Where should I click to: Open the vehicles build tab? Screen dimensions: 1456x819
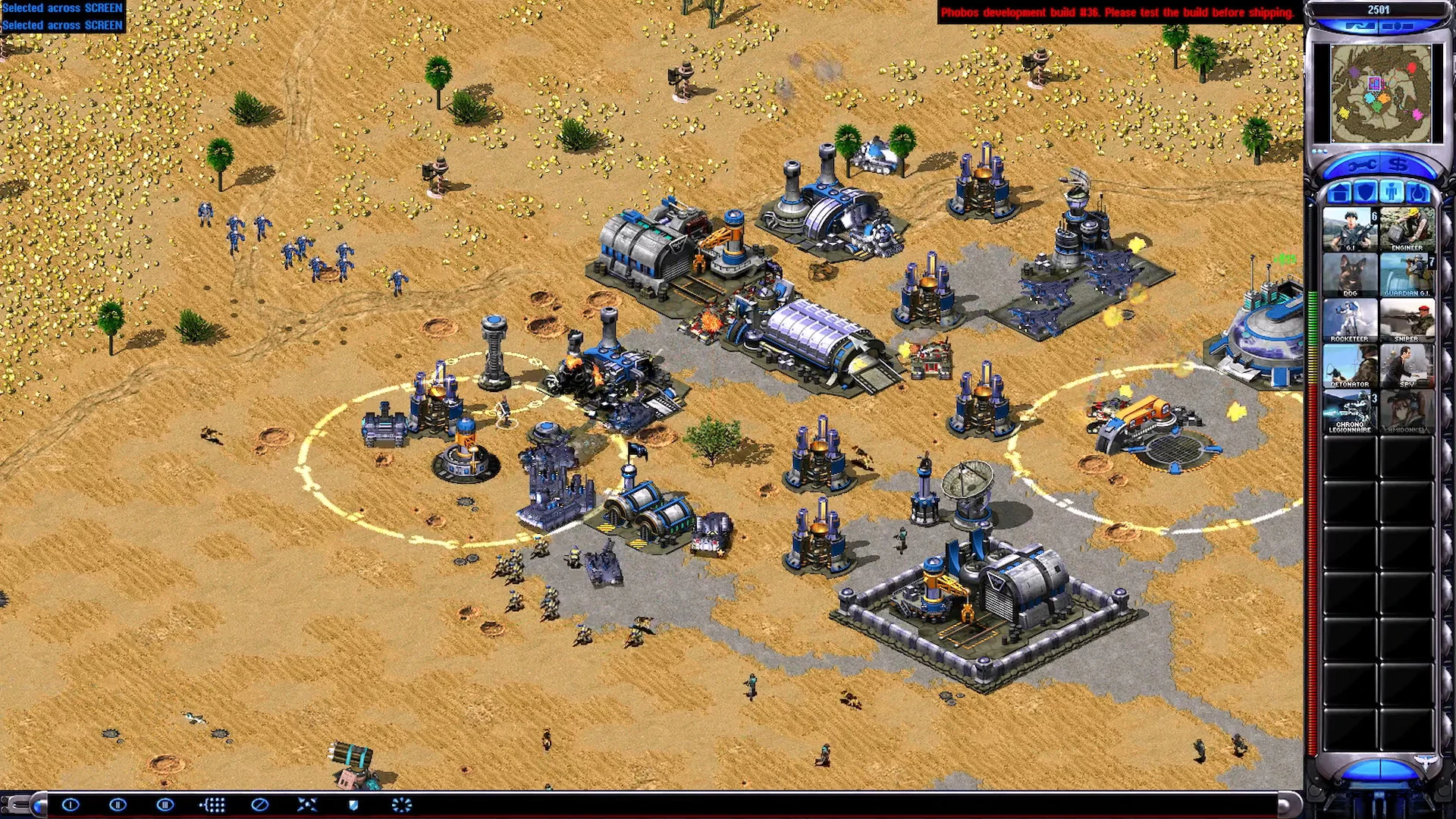pos(1417,193)
